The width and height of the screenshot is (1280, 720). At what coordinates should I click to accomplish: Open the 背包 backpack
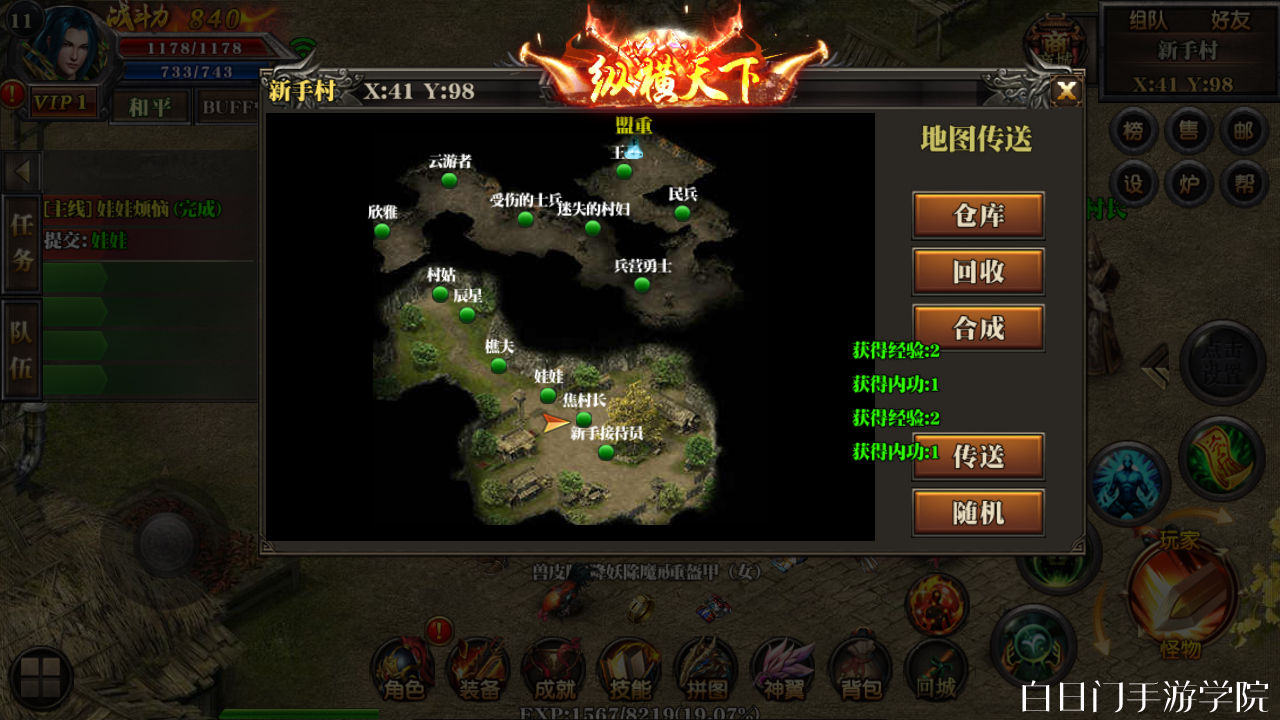point(859,670)
